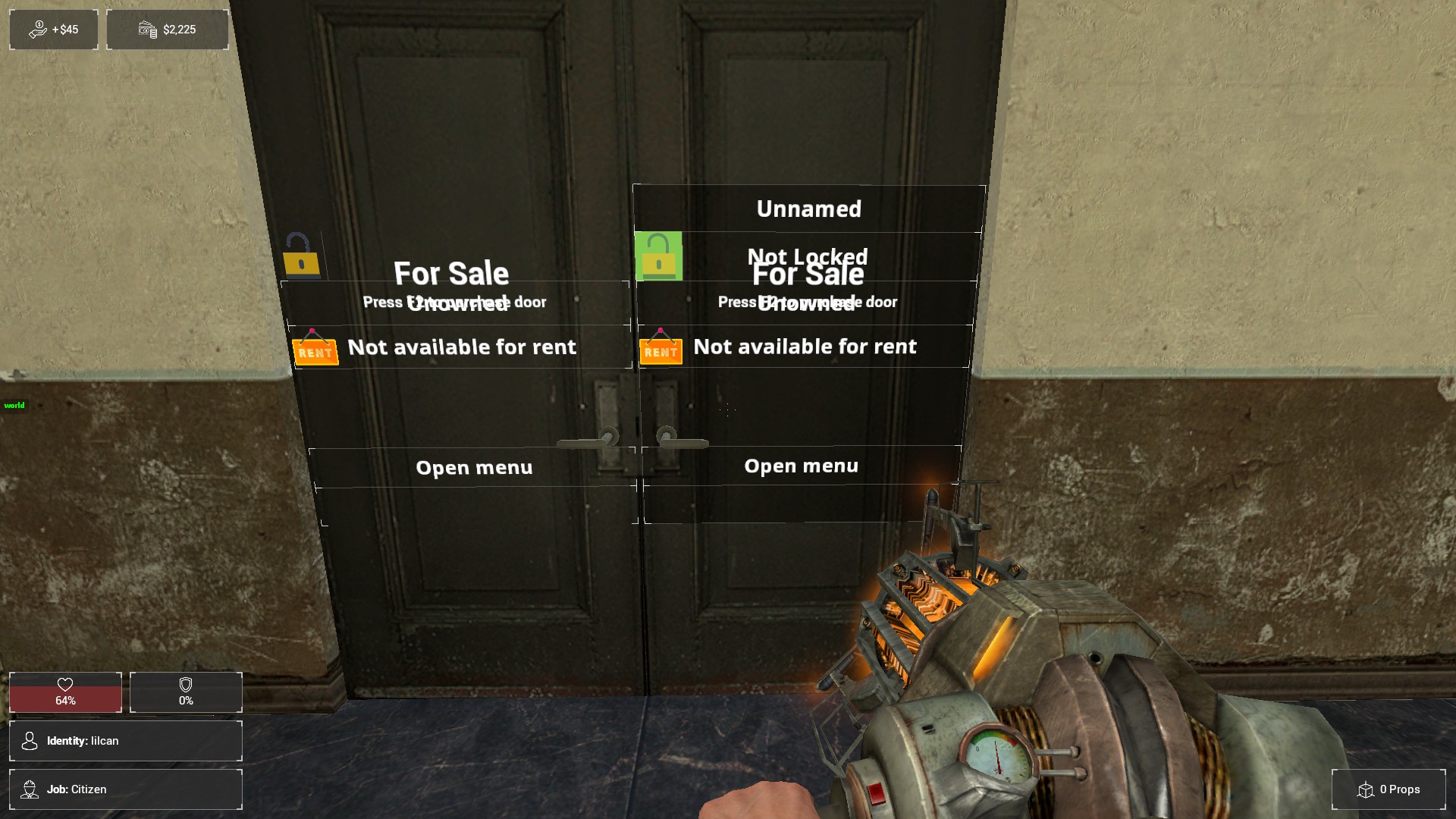Image resolution: width=1456 pixels, height=819 pixels.
Task: Click the salary hand icon next to +$45
Action: 36,29
